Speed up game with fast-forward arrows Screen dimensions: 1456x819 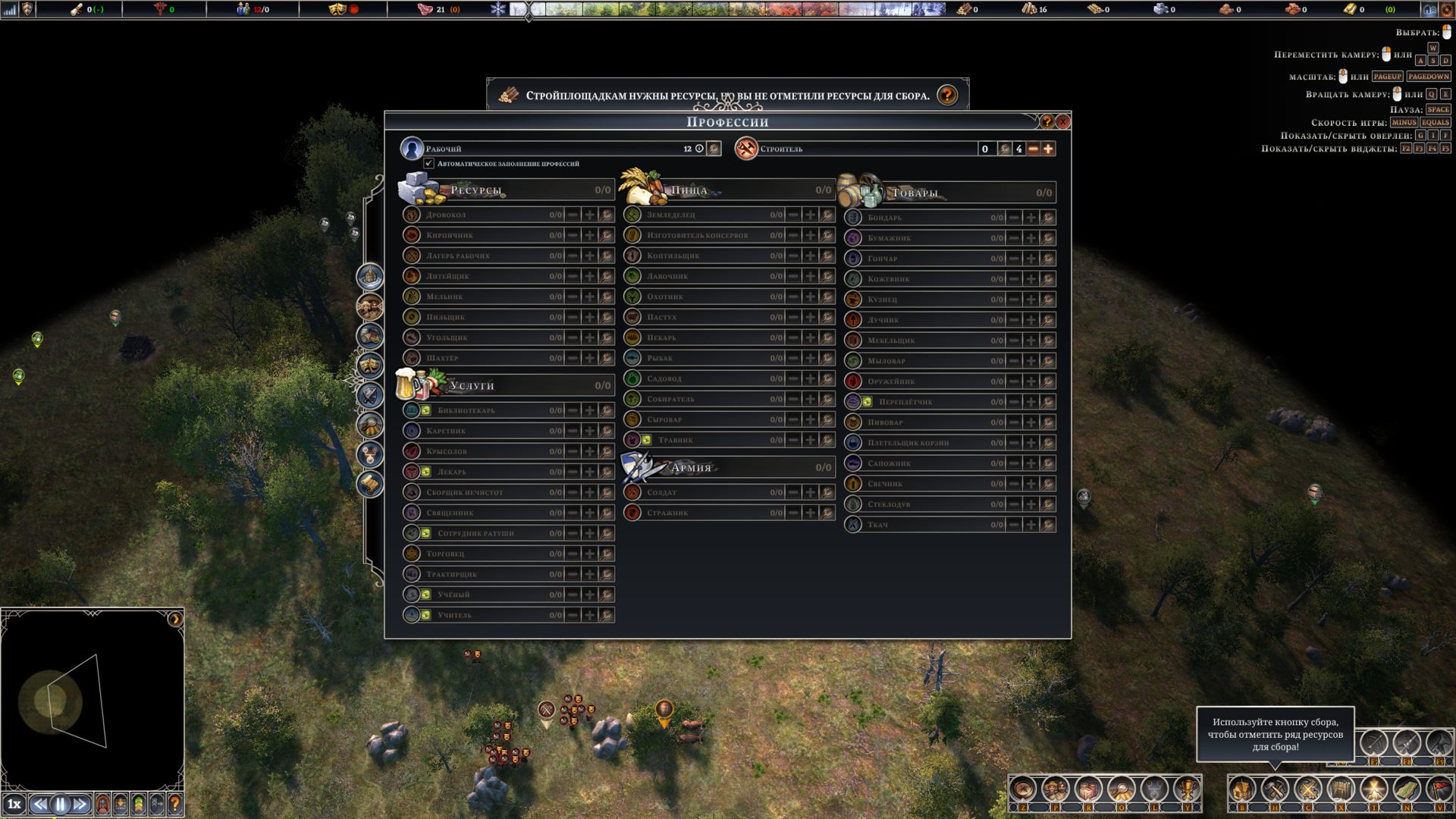pyautogui.click(x=80, y=804)
